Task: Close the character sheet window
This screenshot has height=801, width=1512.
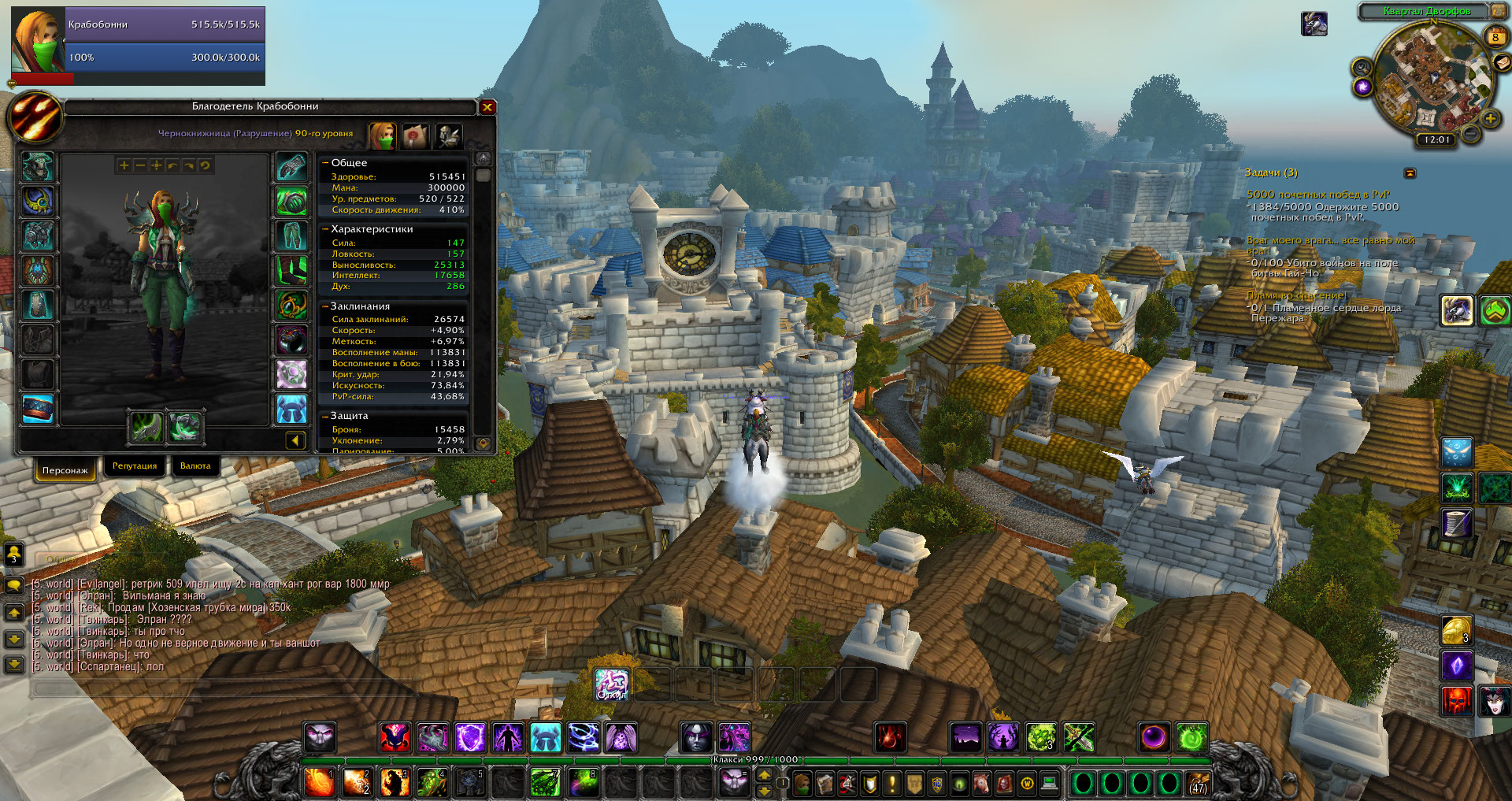Action: [487, 107]
